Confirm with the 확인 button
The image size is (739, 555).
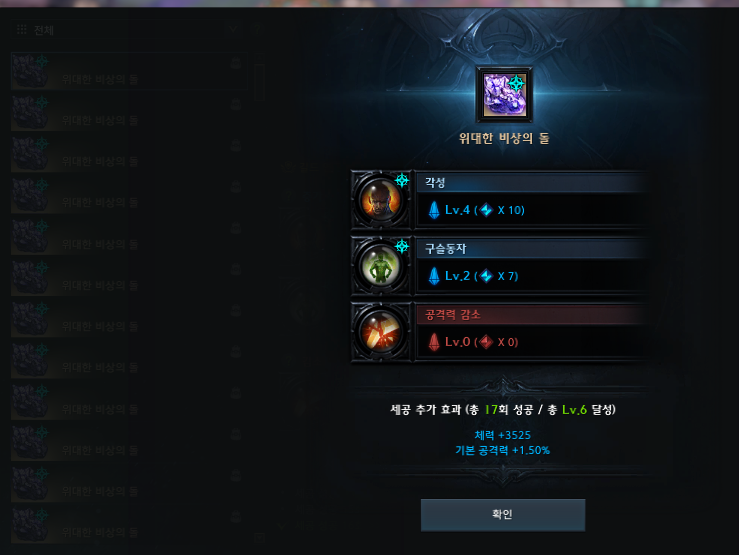click(x=502, y=514)
